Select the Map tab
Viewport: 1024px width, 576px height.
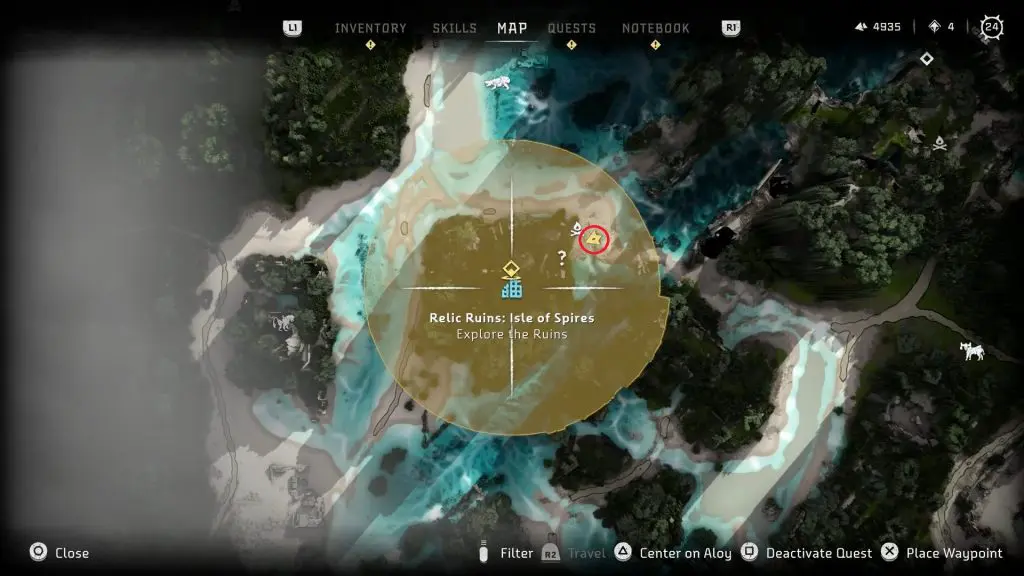512,28
